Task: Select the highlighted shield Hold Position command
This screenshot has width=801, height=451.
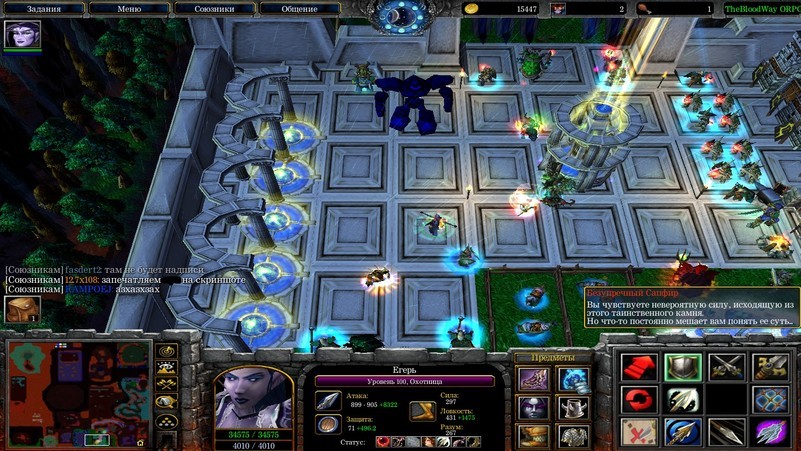Action: (681, 367)
